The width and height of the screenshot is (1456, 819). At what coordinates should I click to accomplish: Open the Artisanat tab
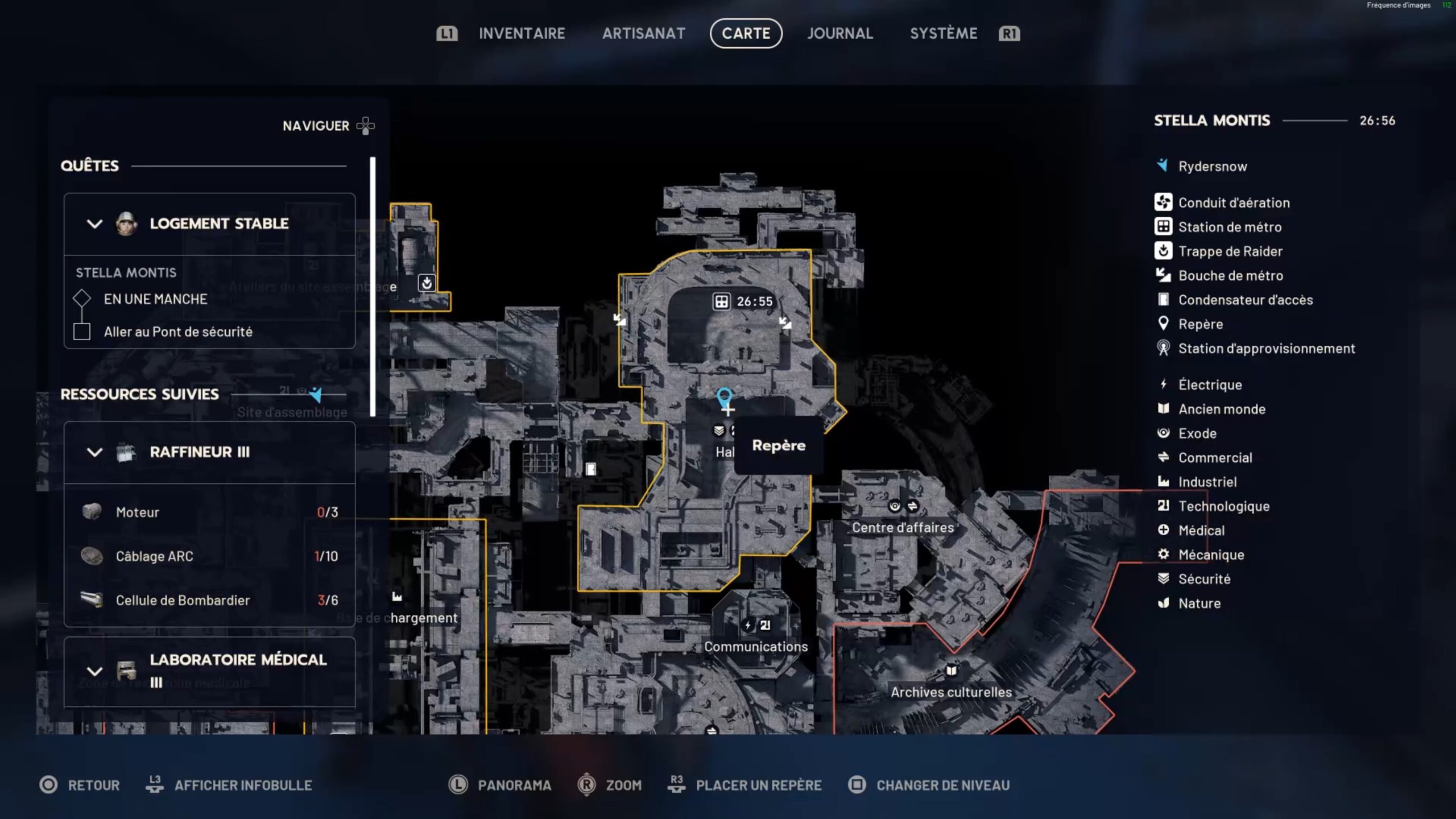[643, 34]
